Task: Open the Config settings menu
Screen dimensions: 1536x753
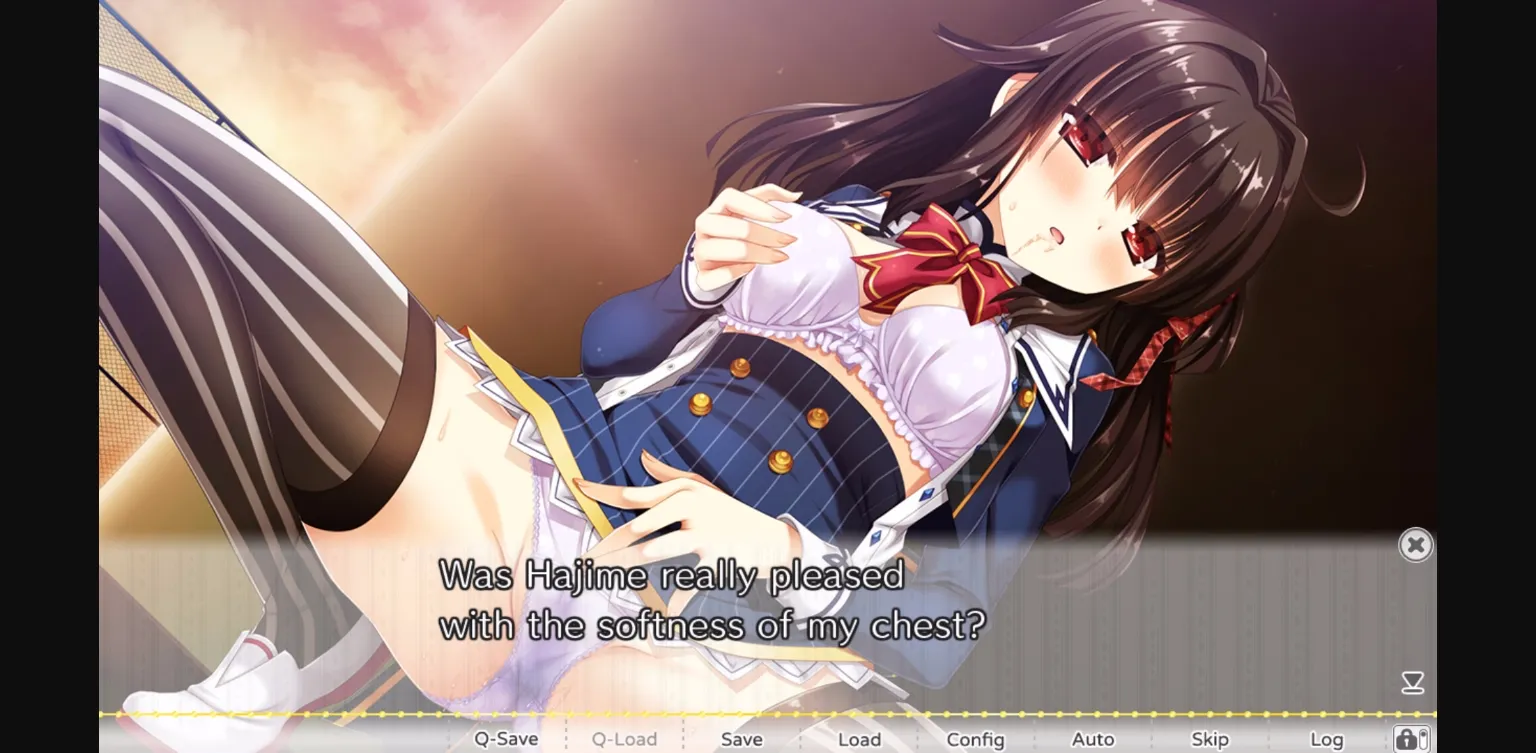Action: click(x=974, y=739)
